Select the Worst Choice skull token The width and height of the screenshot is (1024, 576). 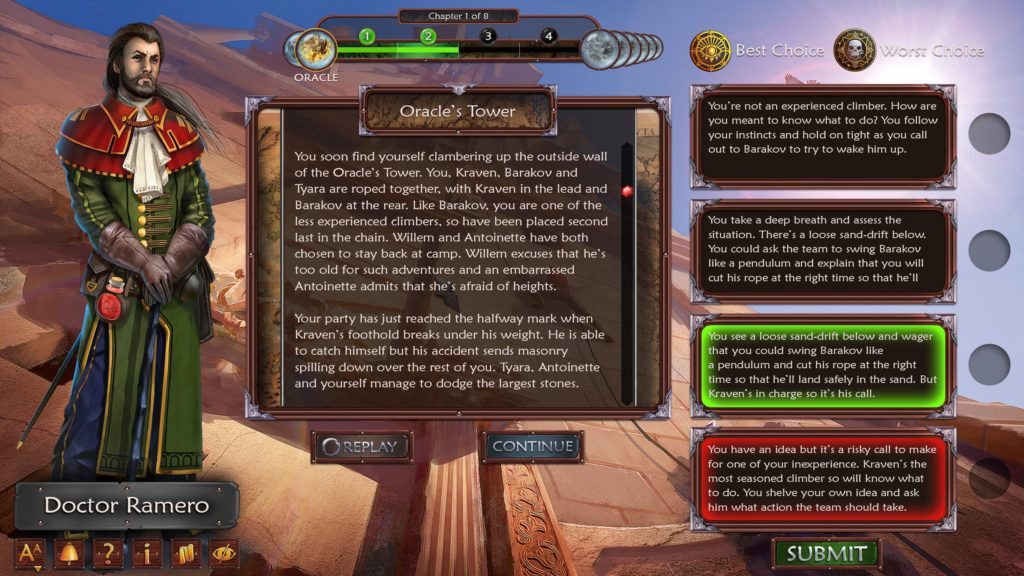855,50
